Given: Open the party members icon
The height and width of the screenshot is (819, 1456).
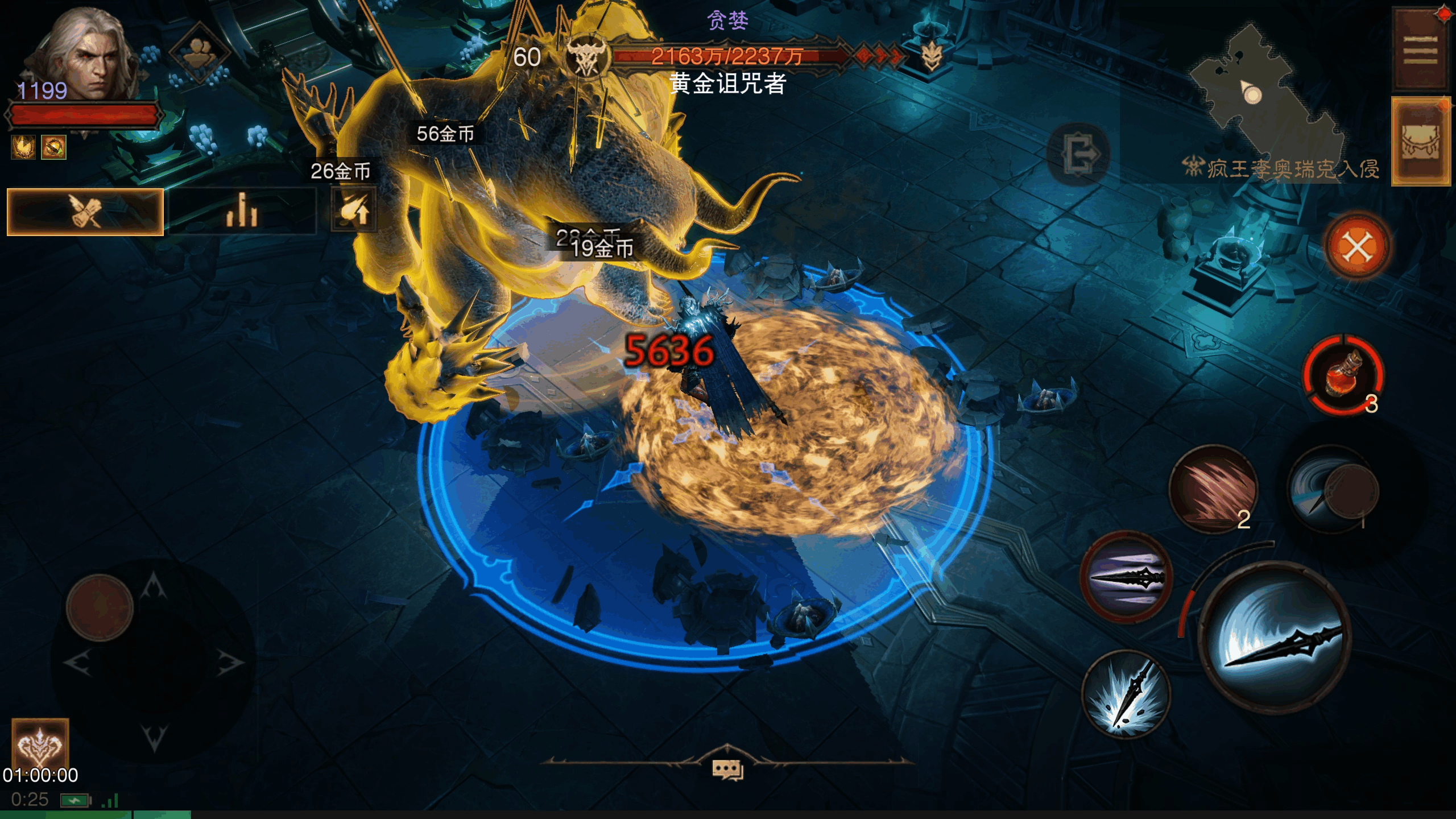Looking at the screenshot, I should pyautogui.click(x=199, y=52).
